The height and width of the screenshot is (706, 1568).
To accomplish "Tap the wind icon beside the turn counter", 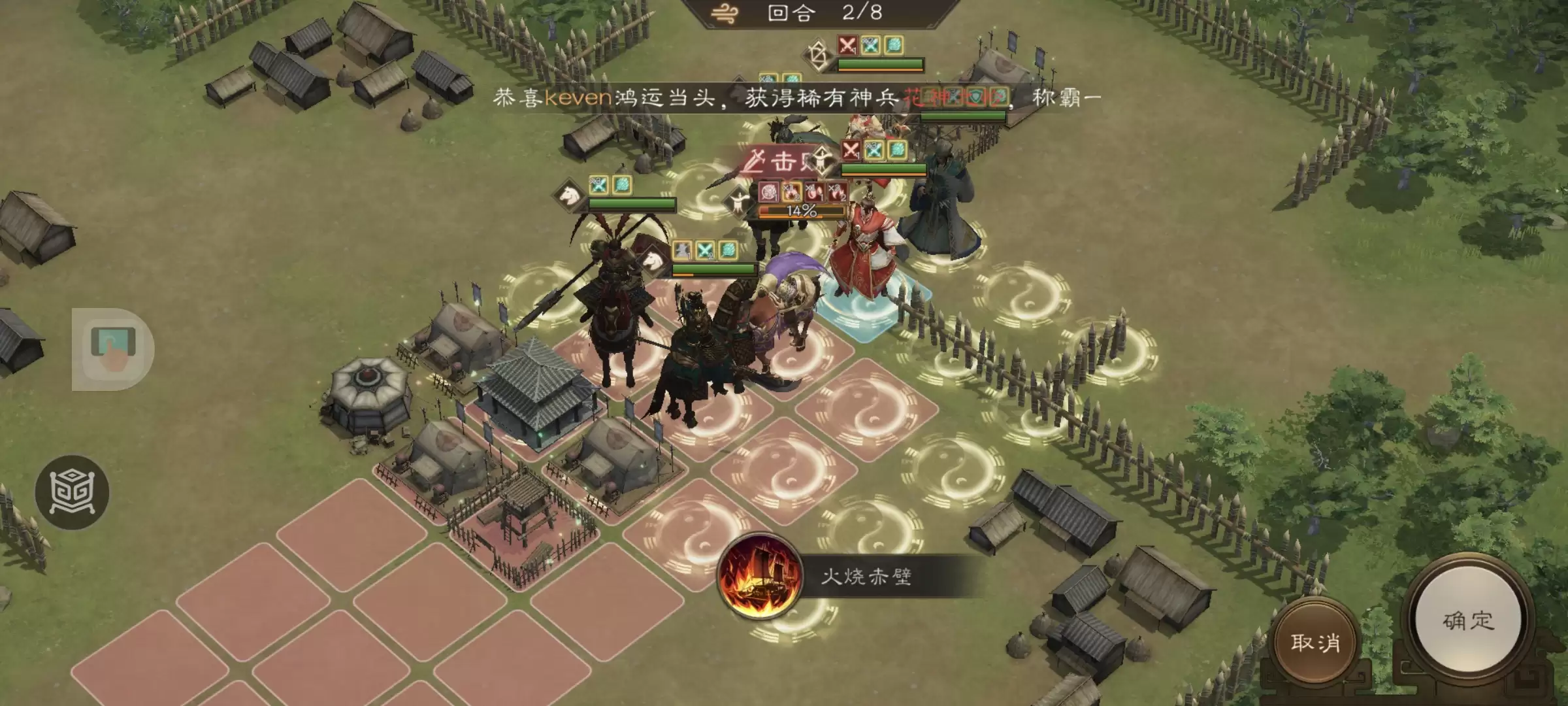I will click(725, 12).
